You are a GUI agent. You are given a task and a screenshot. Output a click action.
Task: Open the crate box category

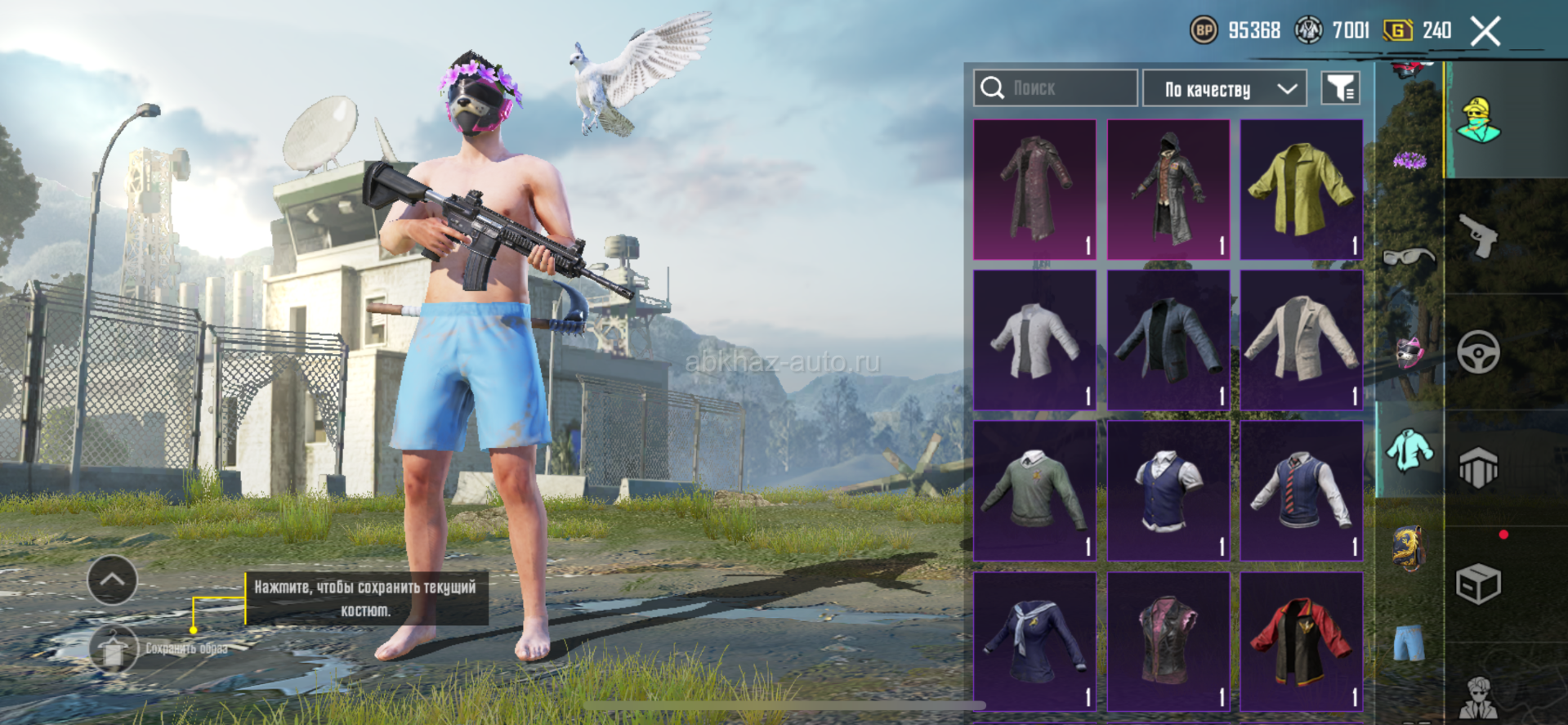pyautogui.click(x=1479, y=584)
